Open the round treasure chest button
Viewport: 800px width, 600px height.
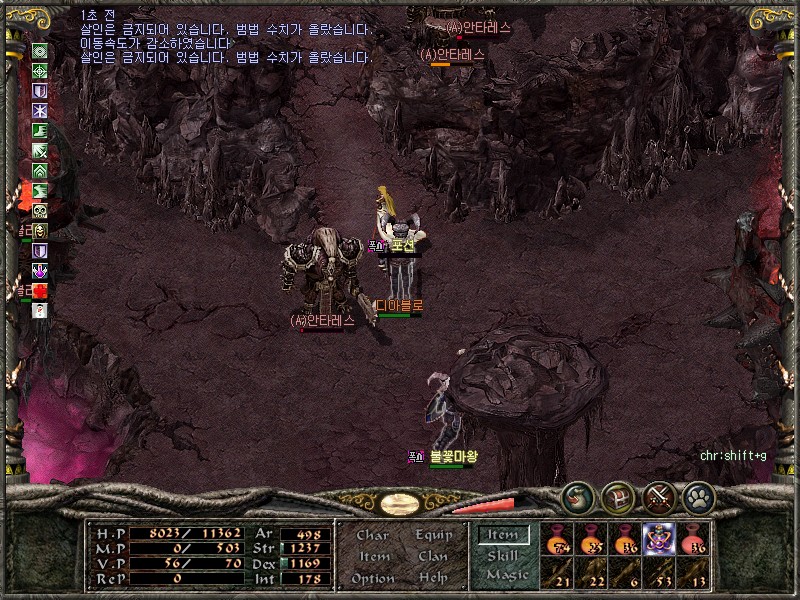[x=619, y=496]
